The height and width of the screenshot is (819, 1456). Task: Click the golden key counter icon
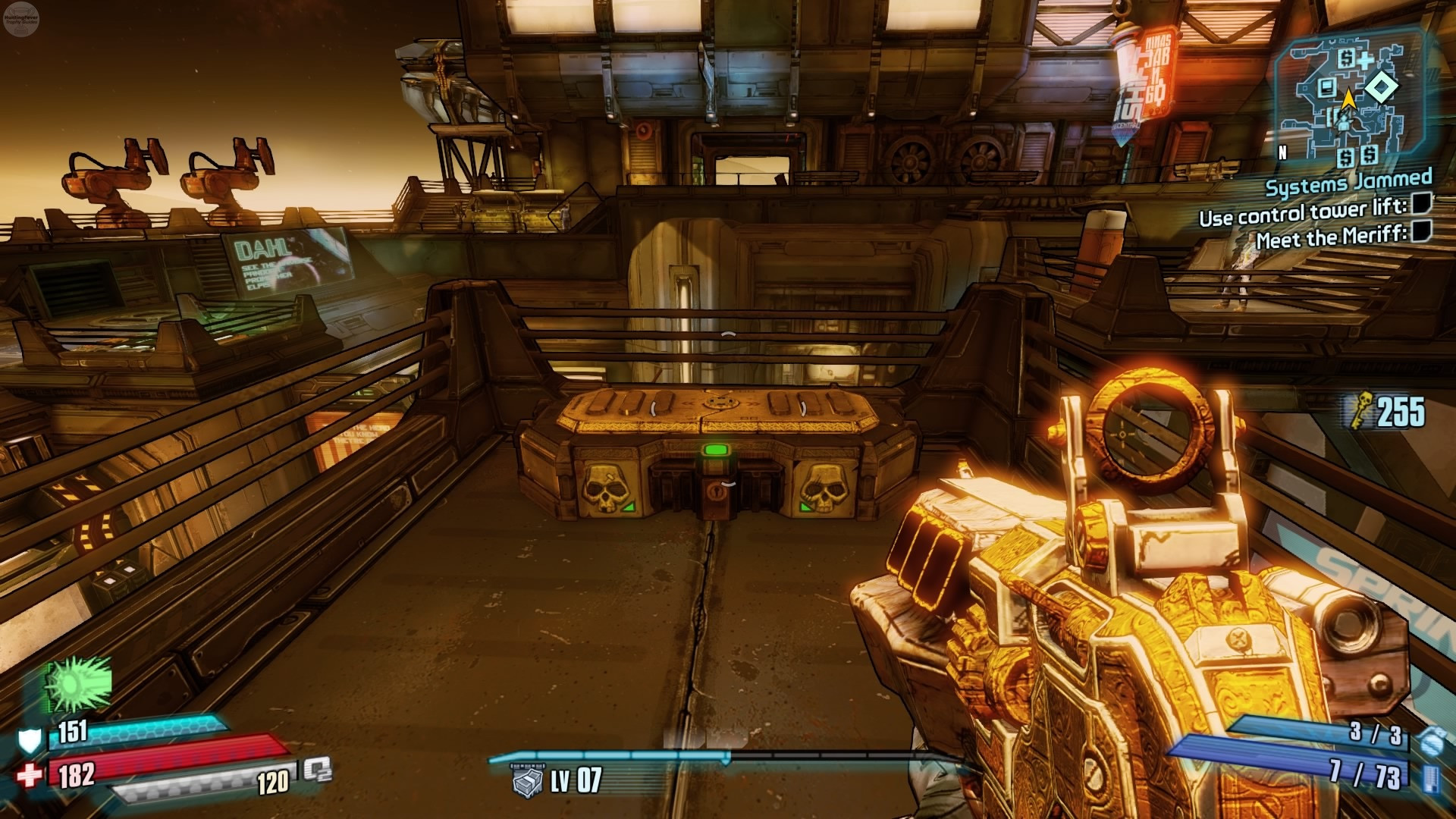pyautogui.click(x=1357, y=412)
